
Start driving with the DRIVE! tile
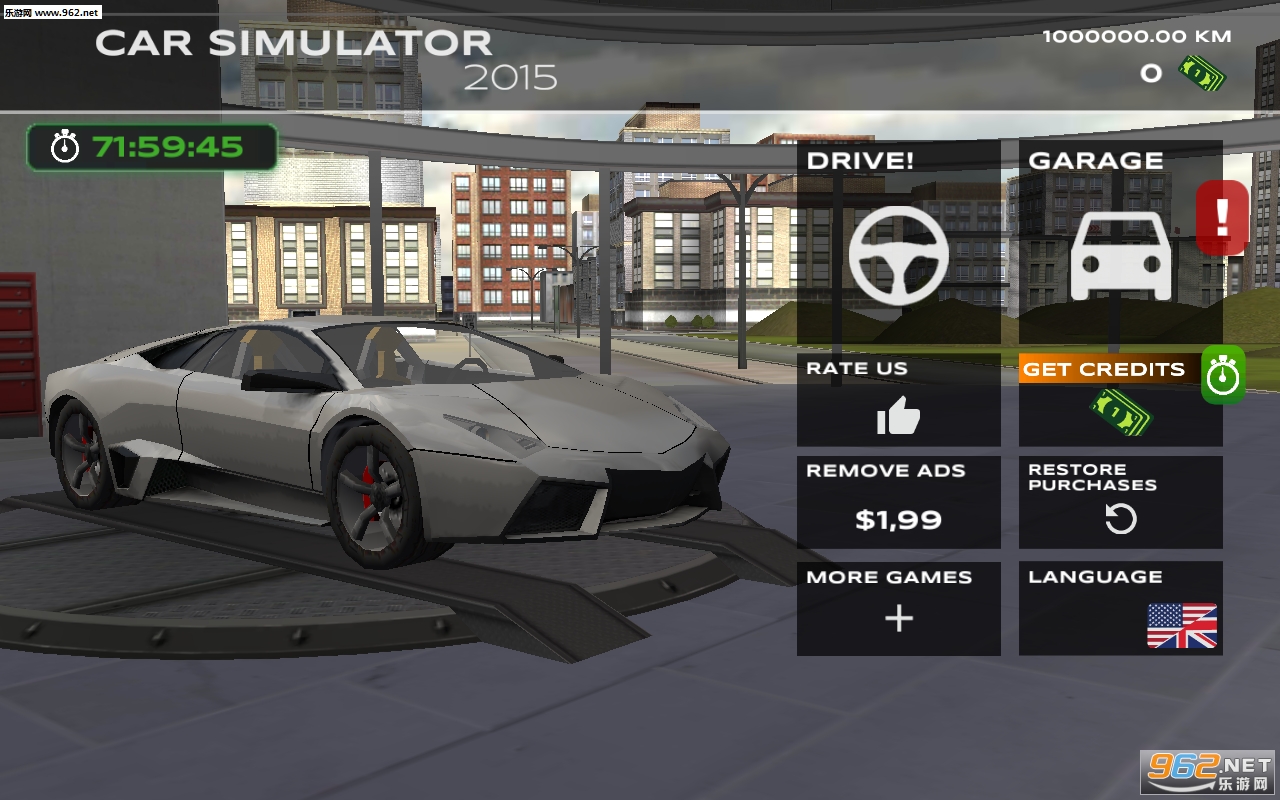898,242
